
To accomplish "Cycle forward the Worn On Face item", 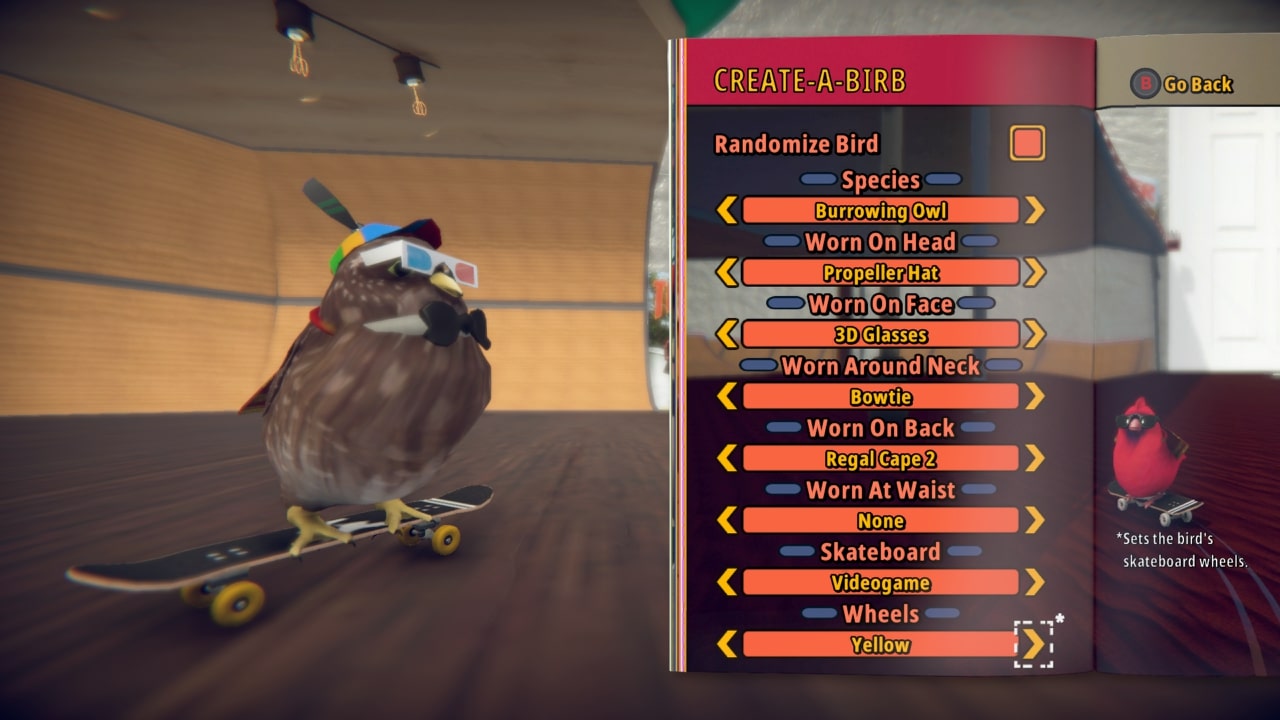I will [x=1034, y=334].
